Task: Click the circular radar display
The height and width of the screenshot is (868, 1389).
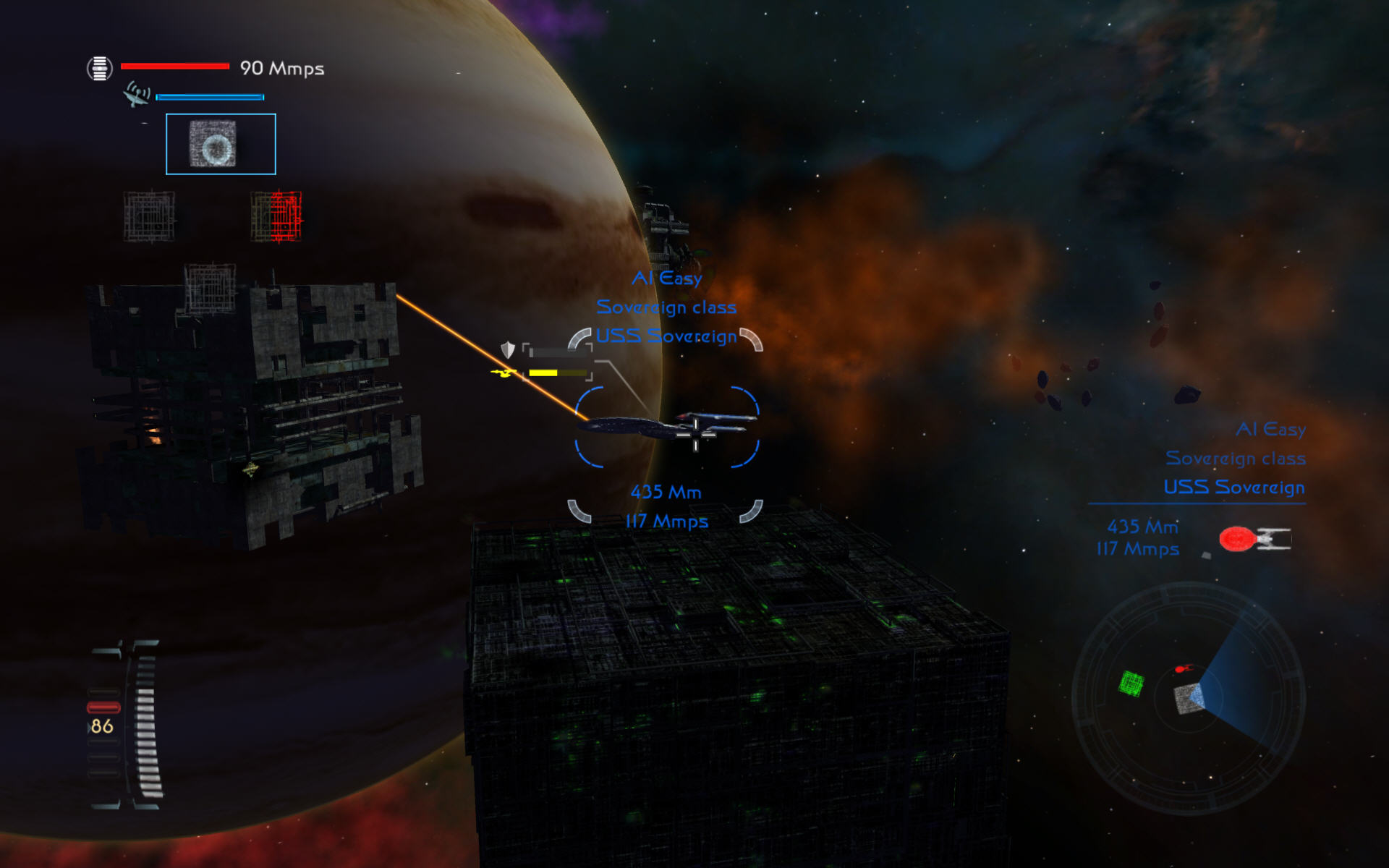Action: [1188, 698]
